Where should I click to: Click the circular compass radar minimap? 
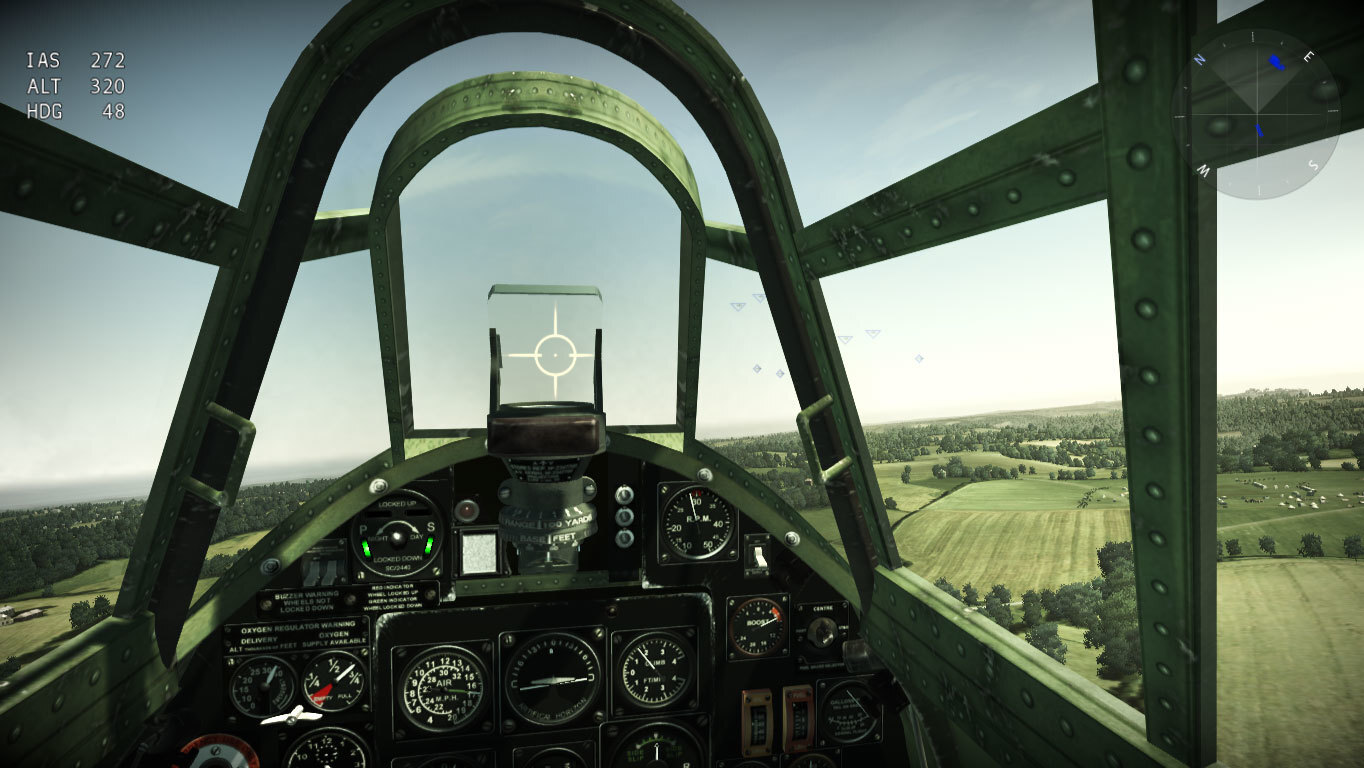pos(1257,114)
